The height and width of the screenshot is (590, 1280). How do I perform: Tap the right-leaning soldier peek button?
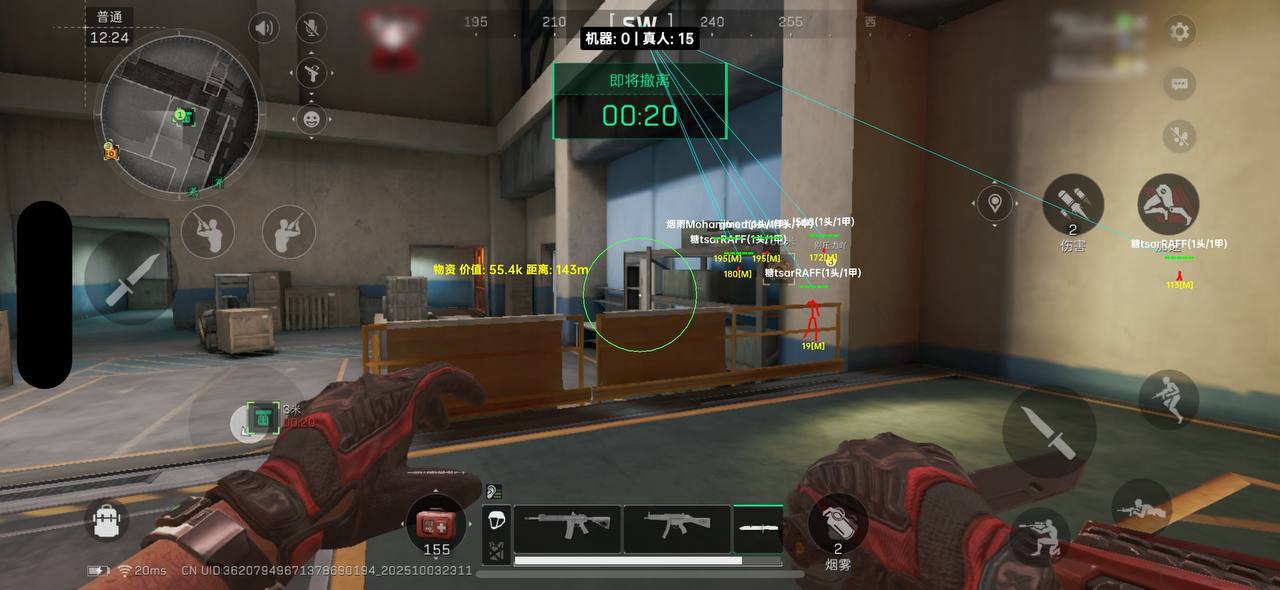click(x=289, y=231)
